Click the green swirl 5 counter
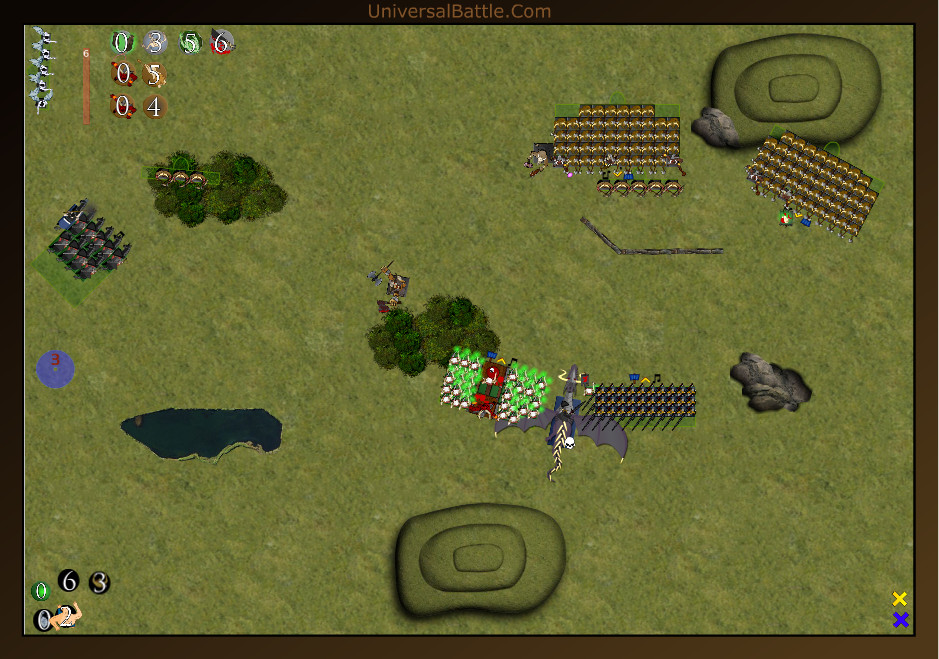 pos(190,43)
